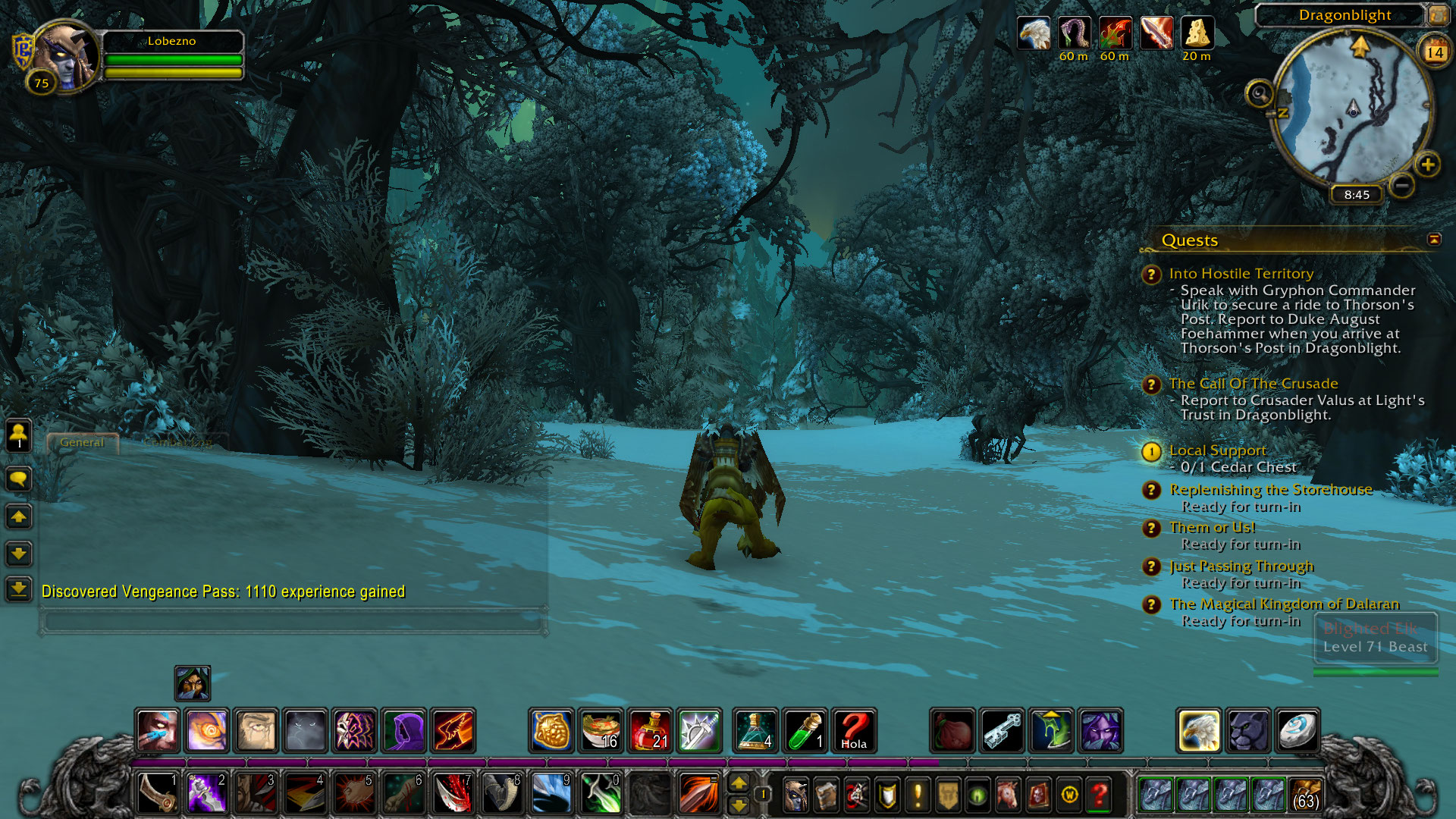Eat the soup bowl food stack of 16
This screenshot has width=1456, height=819.
pos(601,730)
